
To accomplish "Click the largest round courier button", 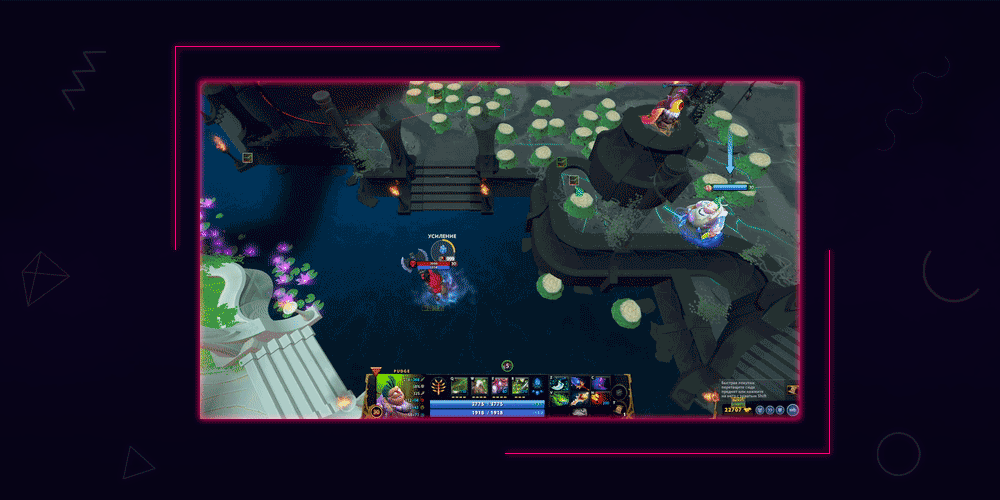I will 791,409.
